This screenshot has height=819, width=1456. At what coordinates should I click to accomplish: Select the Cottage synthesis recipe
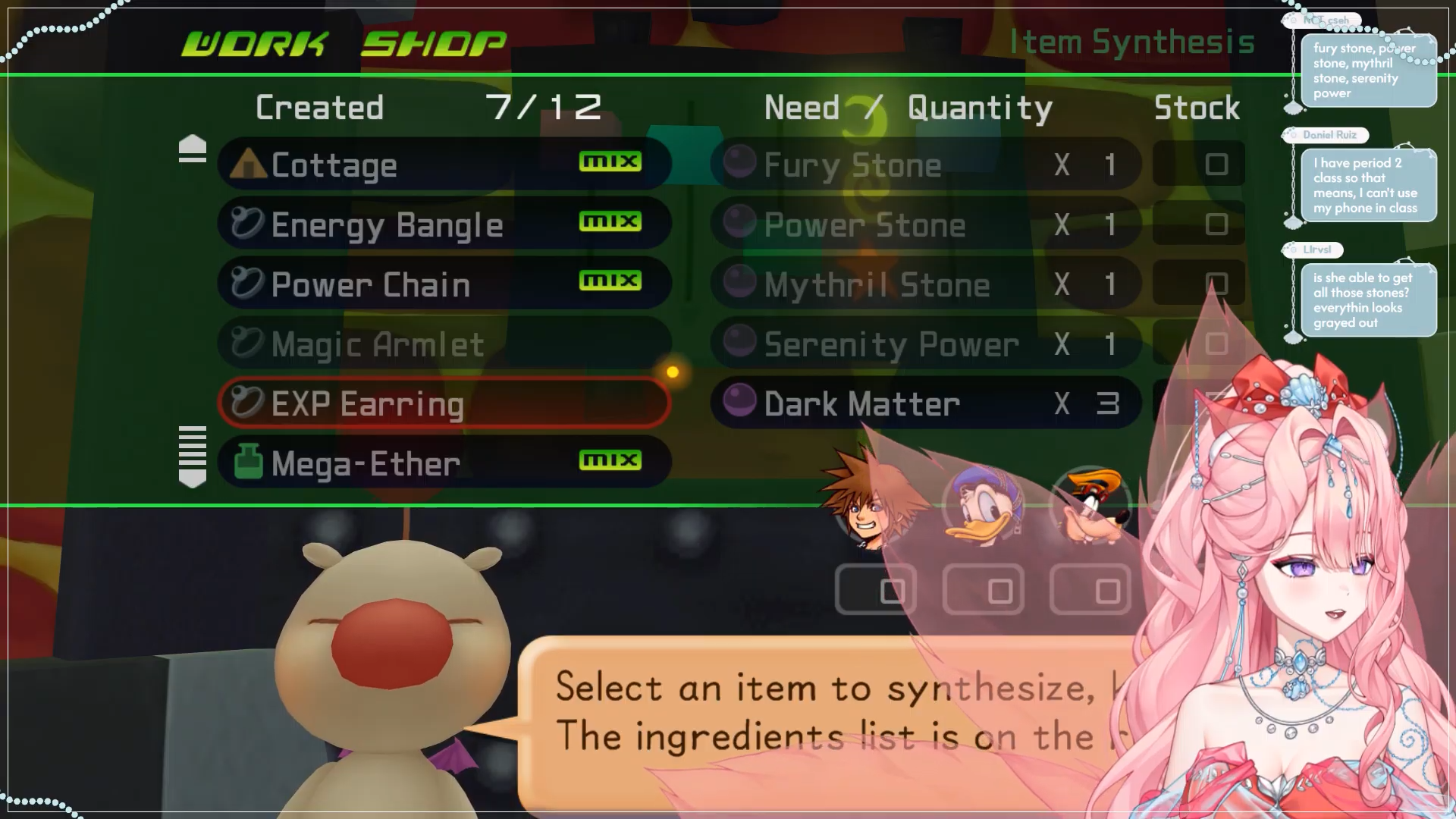pyautogui.click(x=444, y=165)
